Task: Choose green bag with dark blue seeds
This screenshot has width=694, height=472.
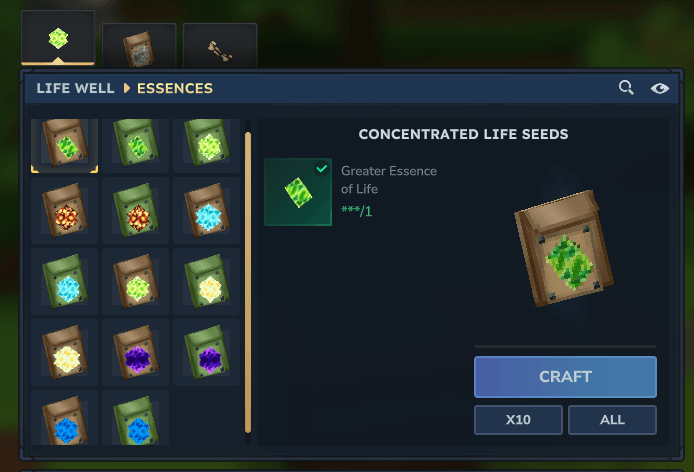Action: (135, 420)
